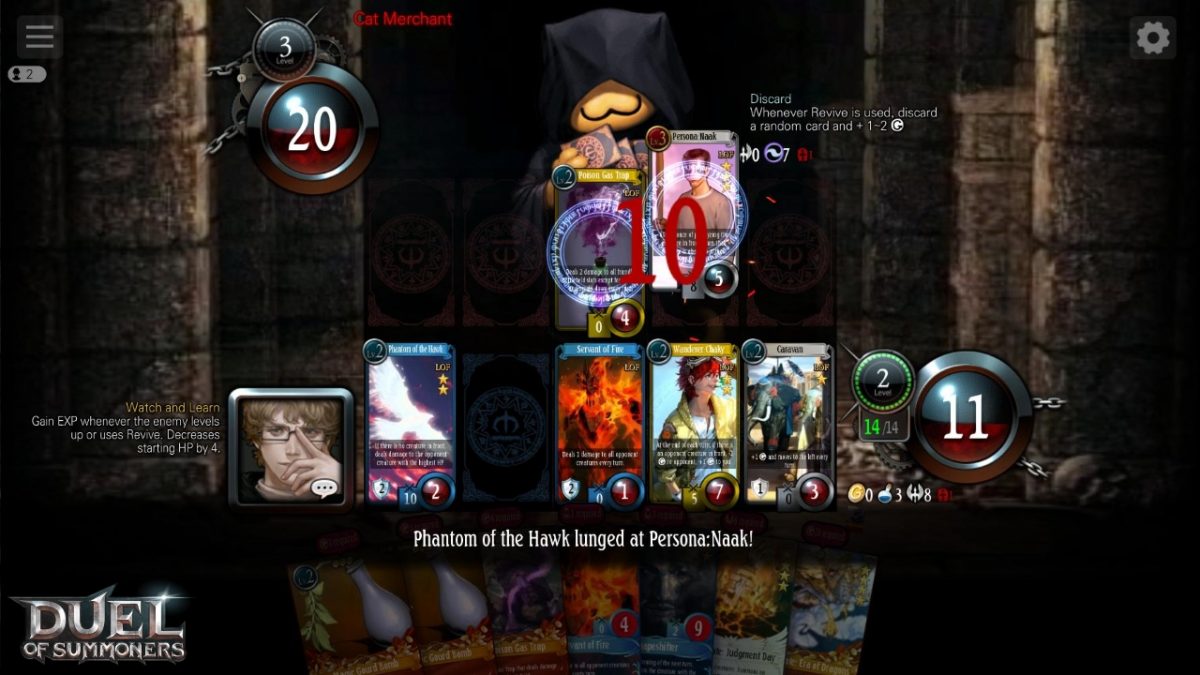Click the player hero portrait with glasses

[x=290, y=440]
